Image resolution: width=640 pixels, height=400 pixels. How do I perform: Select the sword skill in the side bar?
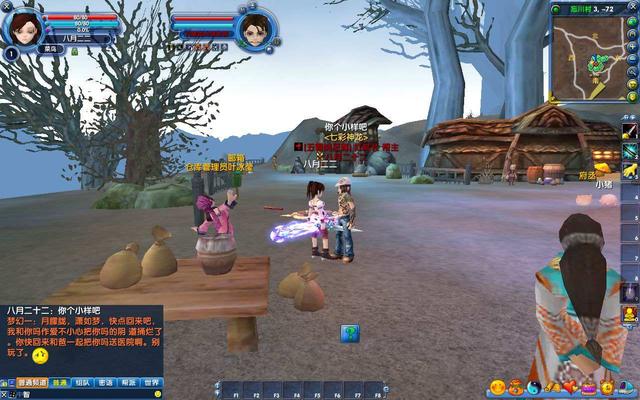click(x=630, y=131)
